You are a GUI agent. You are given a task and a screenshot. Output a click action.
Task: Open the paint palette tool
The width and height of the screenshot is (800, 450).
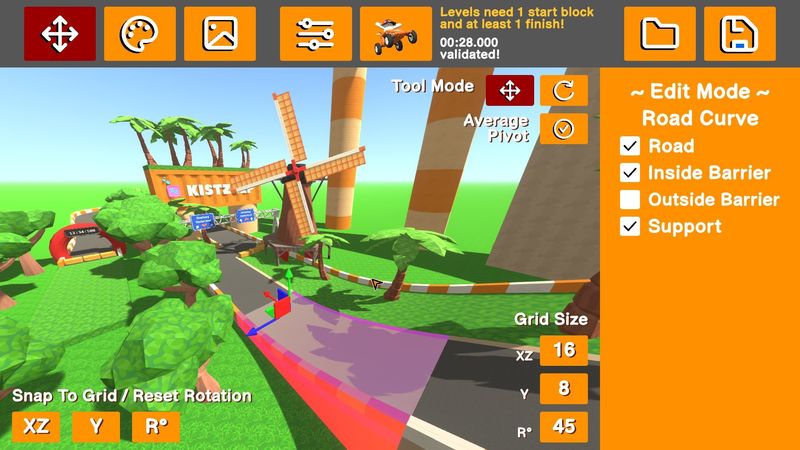140,34
